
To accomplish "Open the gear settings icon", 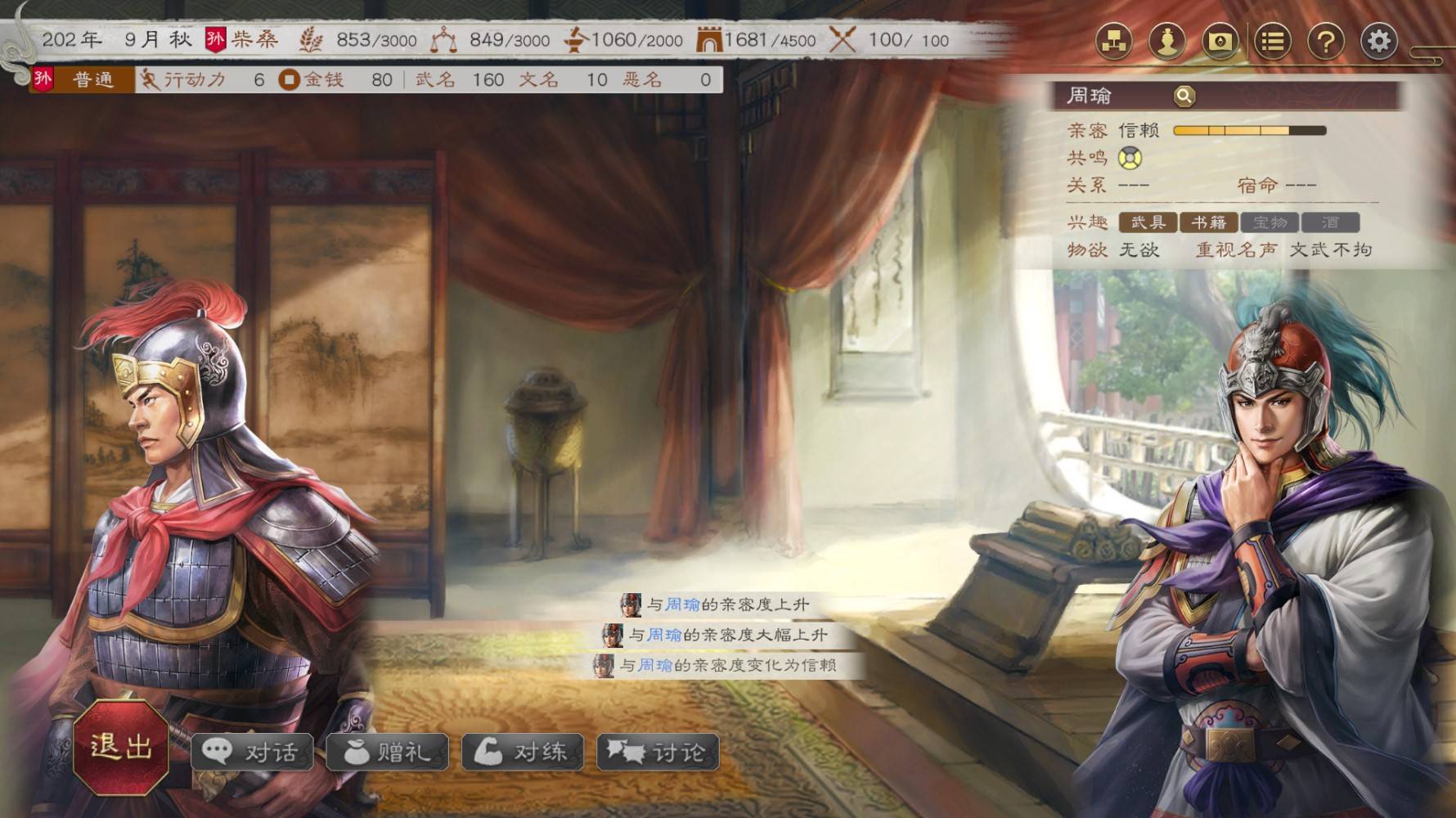I will pos(1379,41).
